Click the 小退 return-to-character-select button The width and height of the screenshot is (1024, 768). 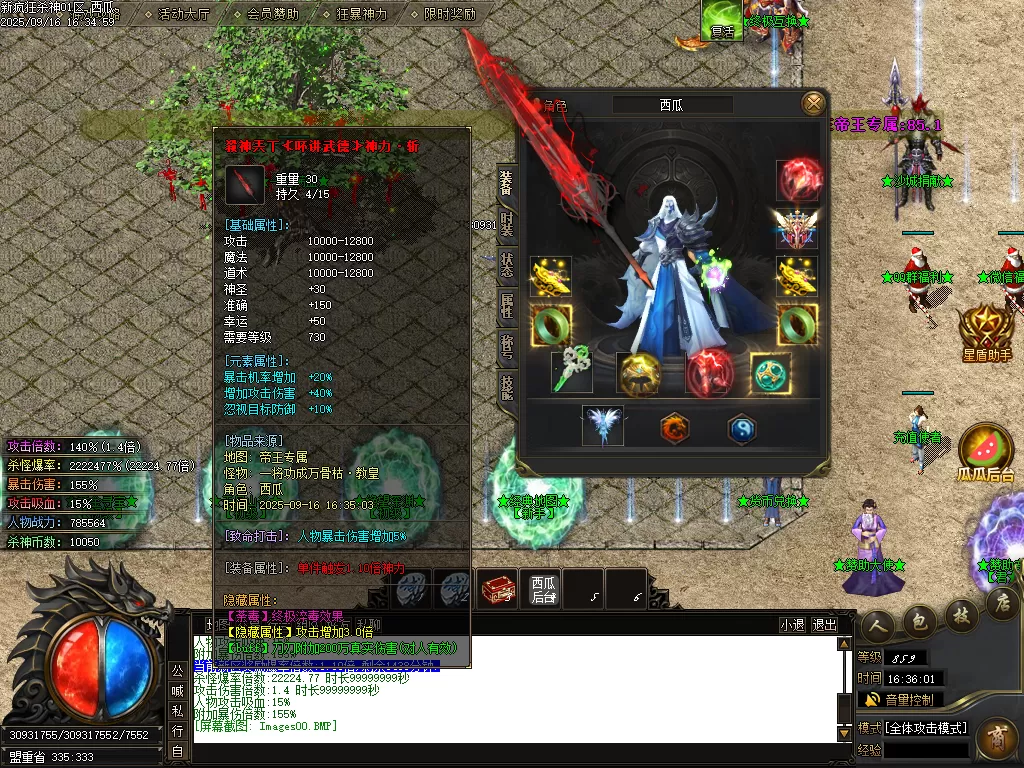(792, 624)
